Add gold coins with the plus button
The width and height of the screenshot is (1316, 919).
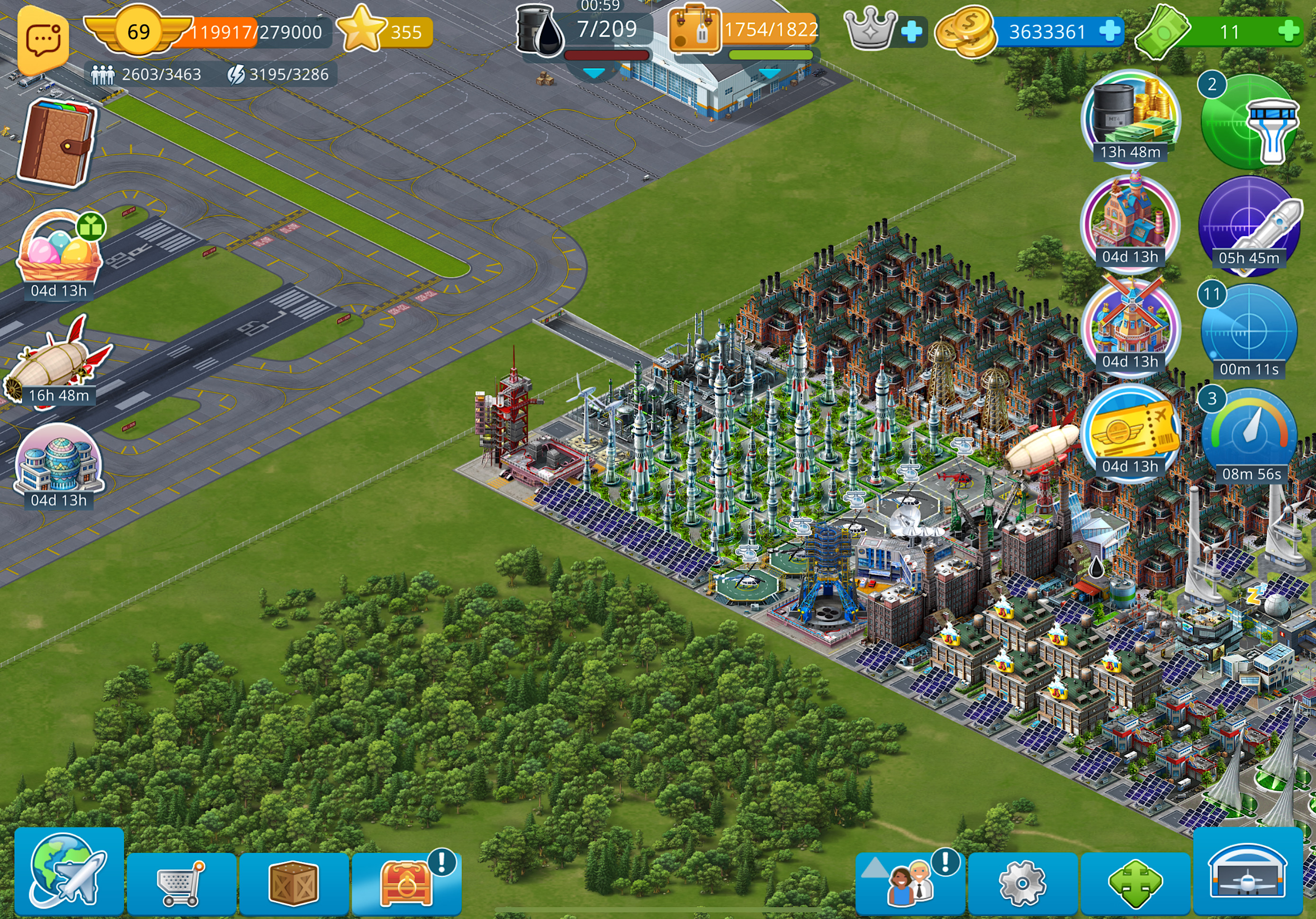coord(1109,32)
